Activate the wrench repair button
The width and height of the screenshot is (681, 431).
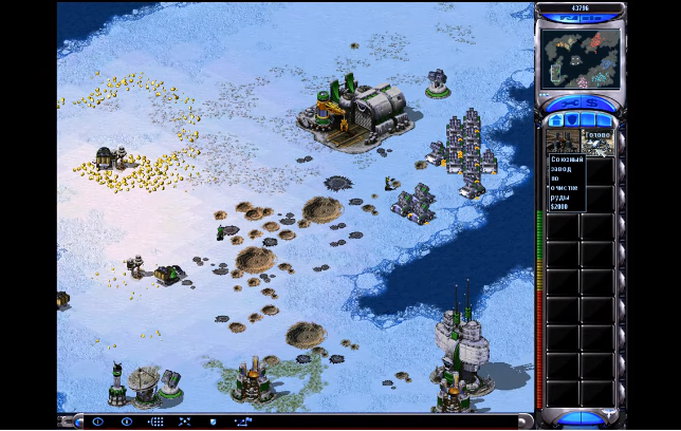click(x=569, y=102)
